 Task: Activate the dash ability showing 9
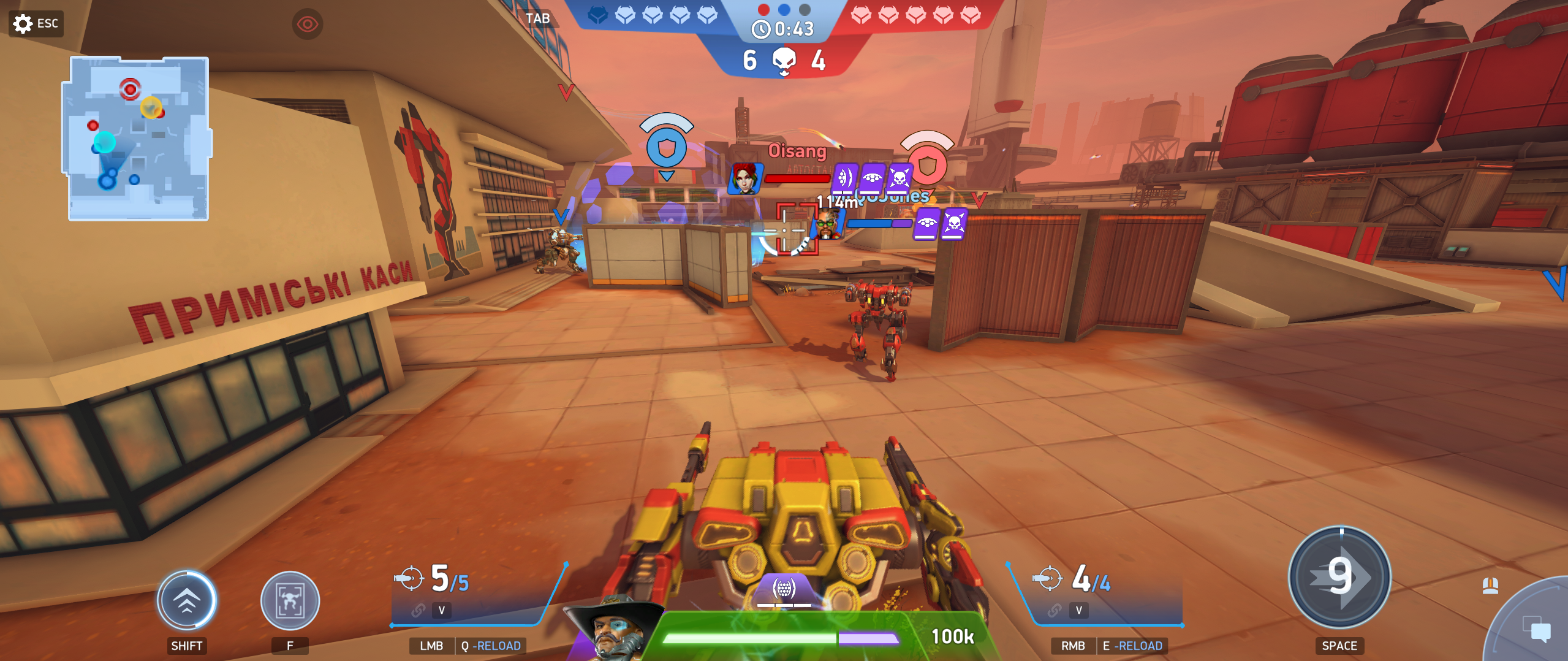click(x=1339, y=577)
